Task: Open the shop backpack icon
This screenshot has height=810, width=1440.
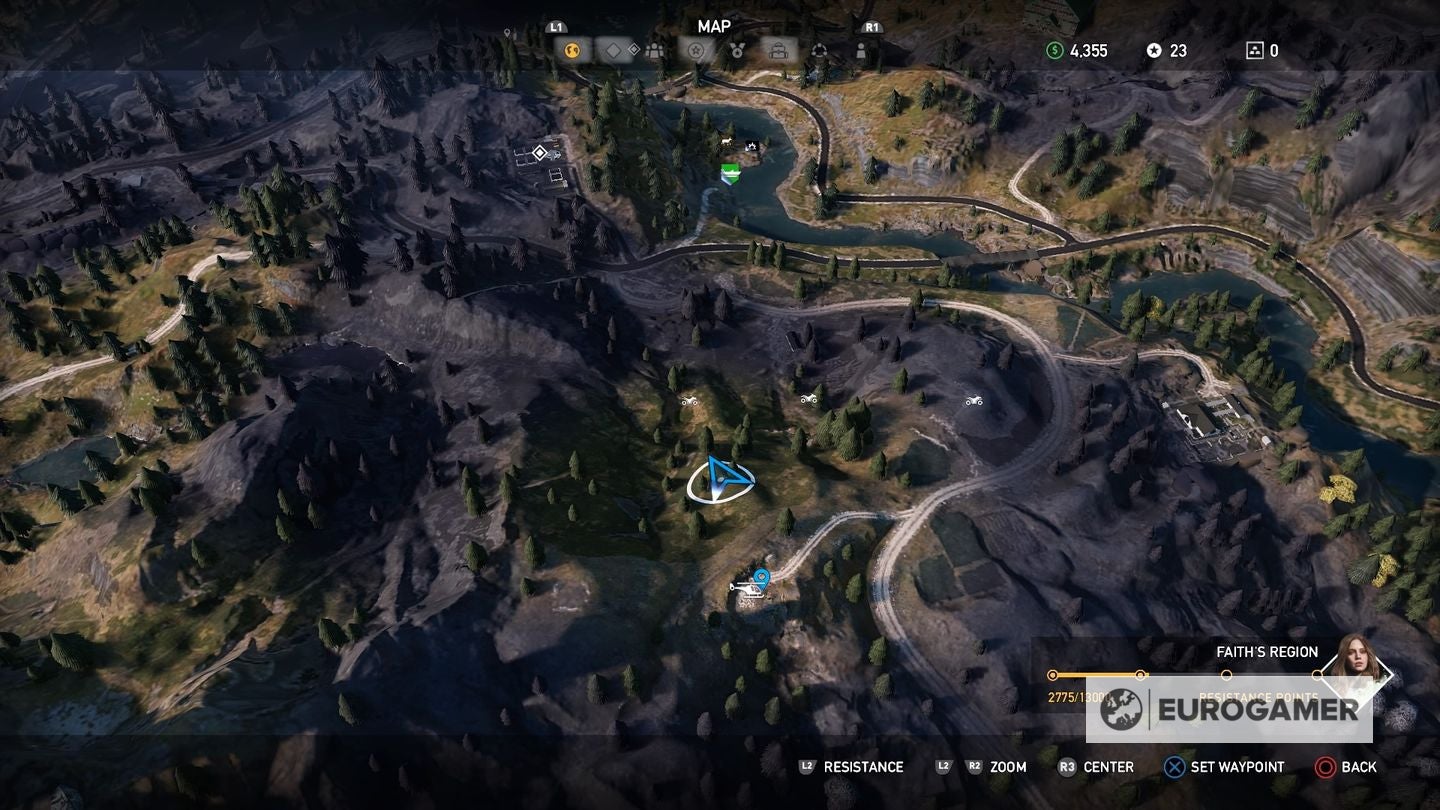Action: point(780,52)
